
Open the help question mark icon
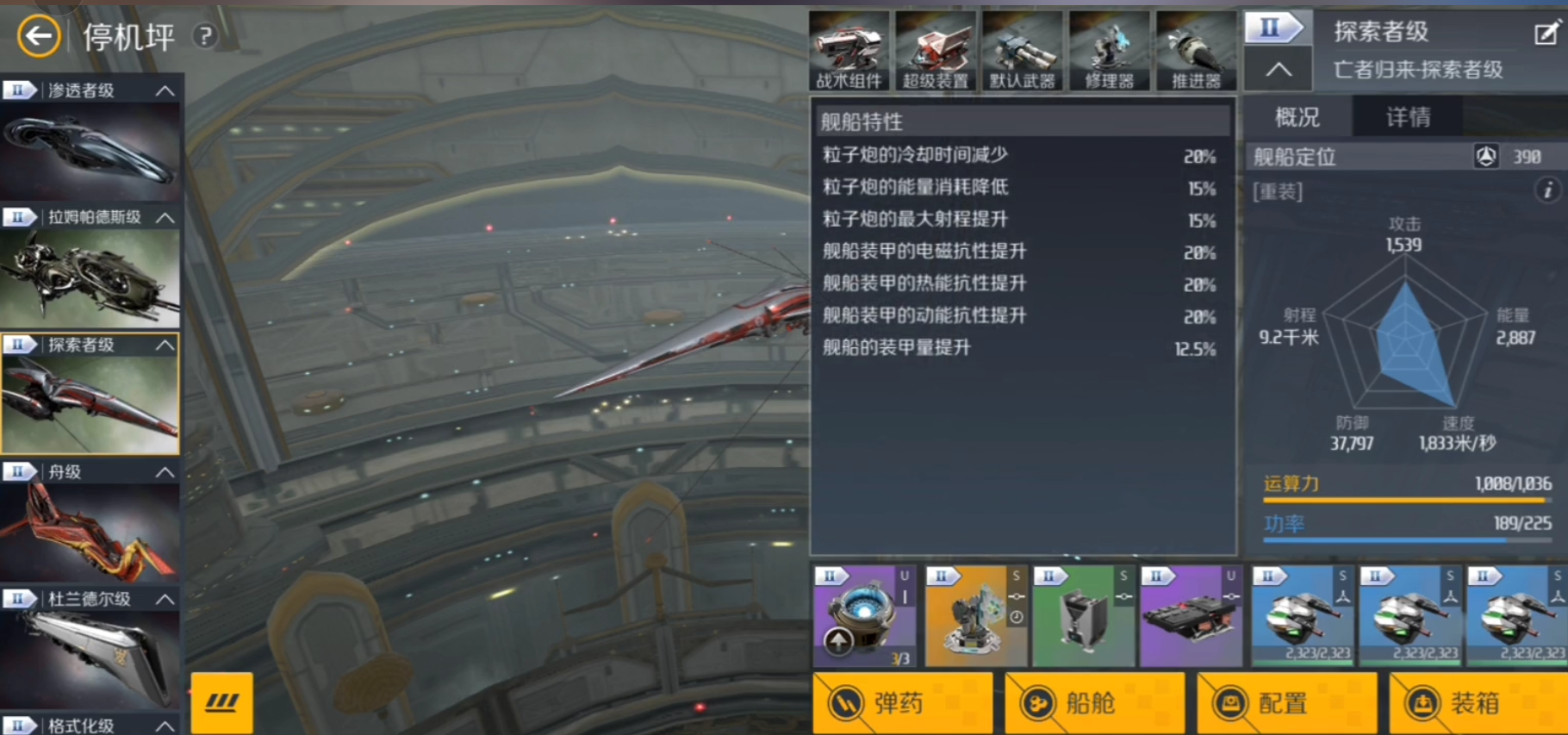[205, 36]
